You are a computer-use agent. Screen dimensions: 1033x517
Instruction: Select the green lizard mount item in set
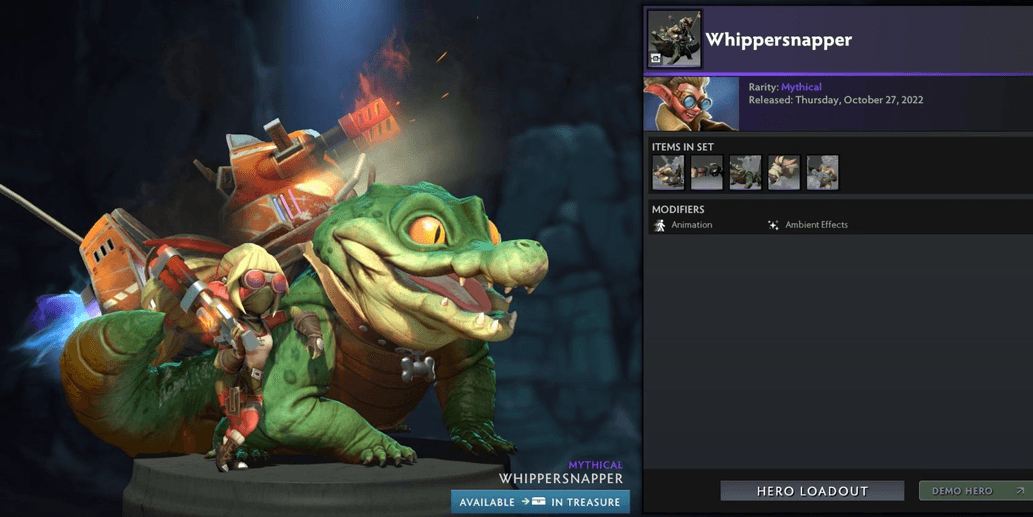click(x=745, y=172)
